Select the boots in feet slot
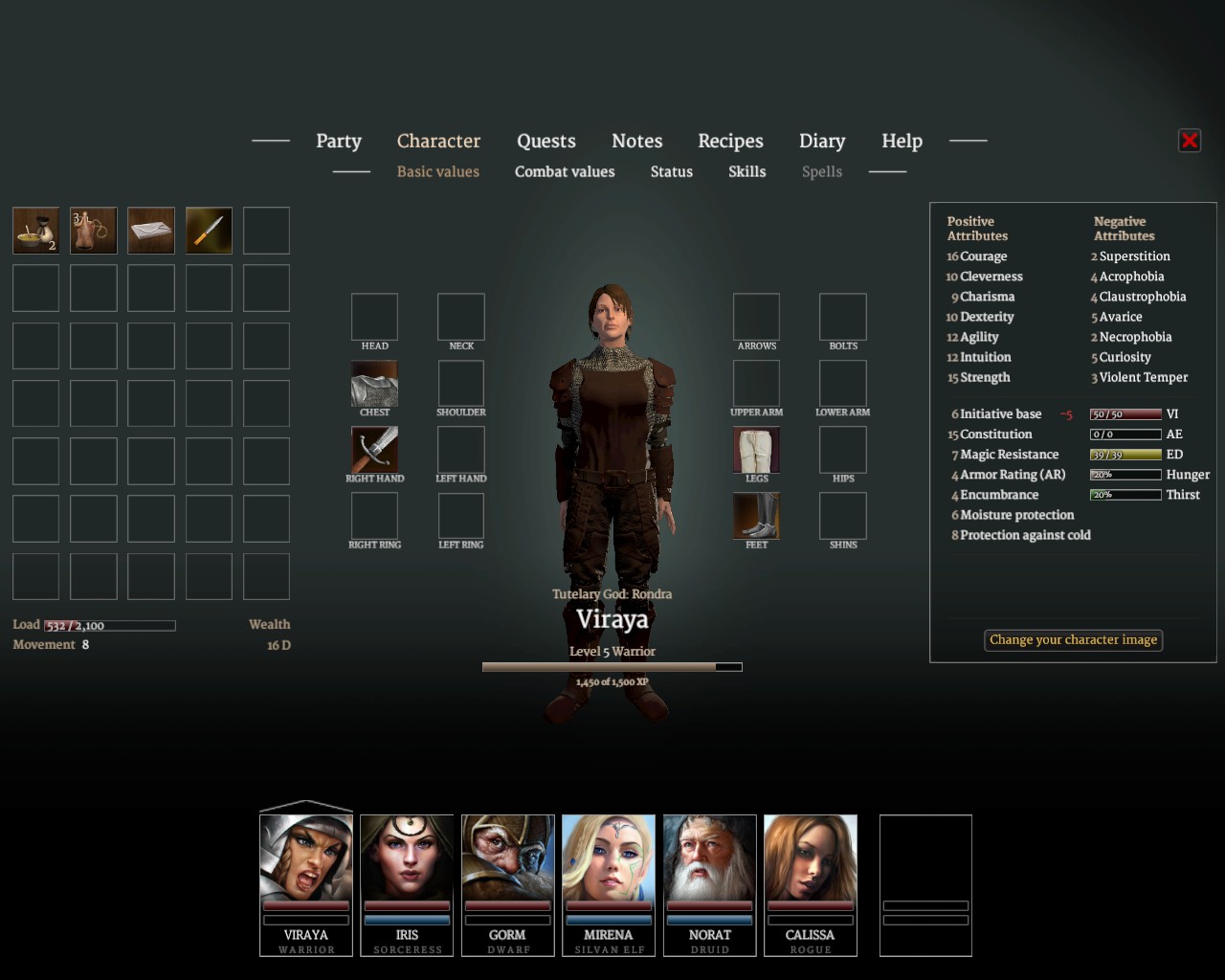 pyautogui.click(x=756, y=517)
